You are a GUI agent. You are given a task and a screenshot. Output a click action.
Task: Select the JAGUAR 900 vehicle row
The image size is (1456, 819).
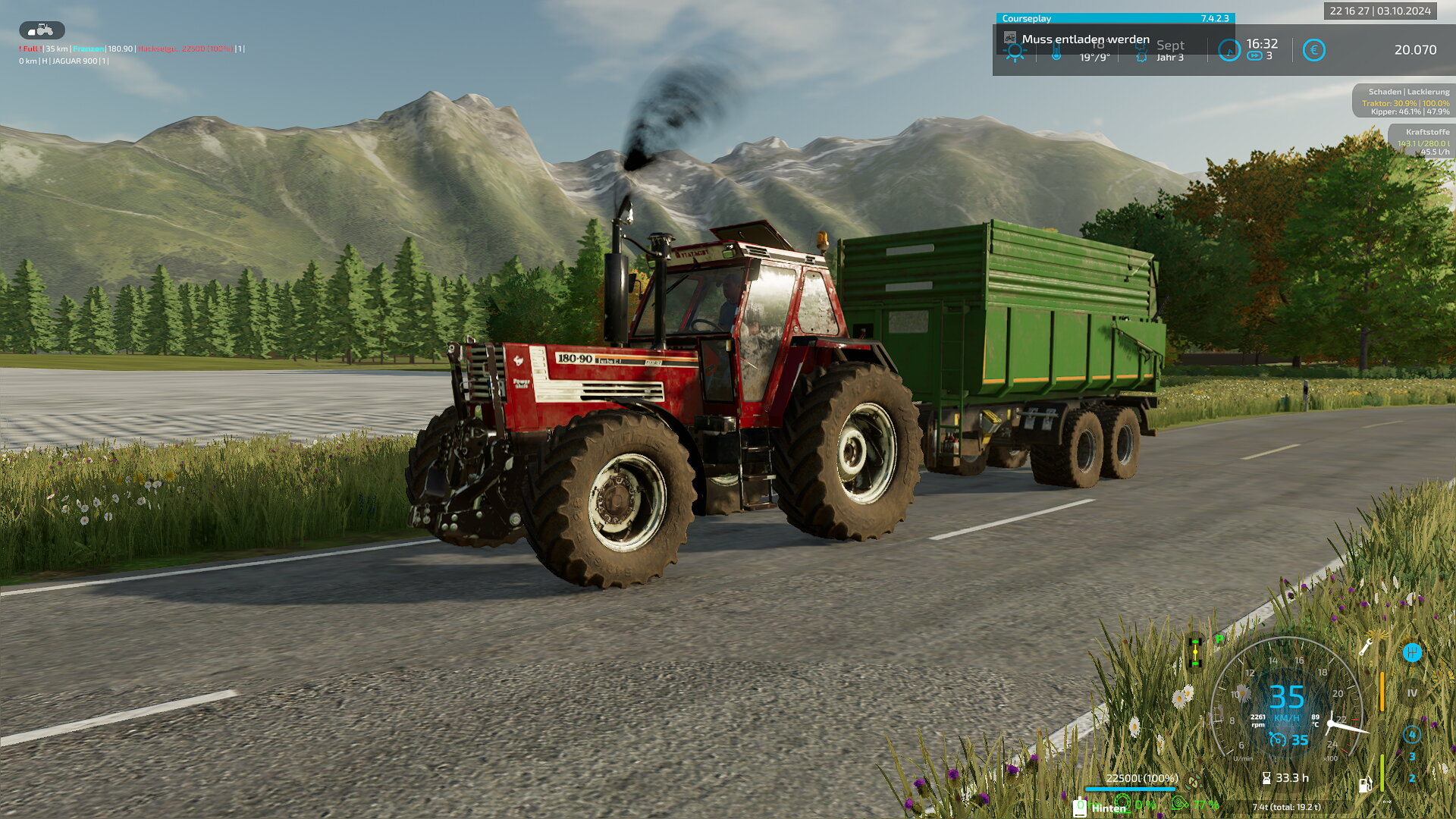[64, 61]
